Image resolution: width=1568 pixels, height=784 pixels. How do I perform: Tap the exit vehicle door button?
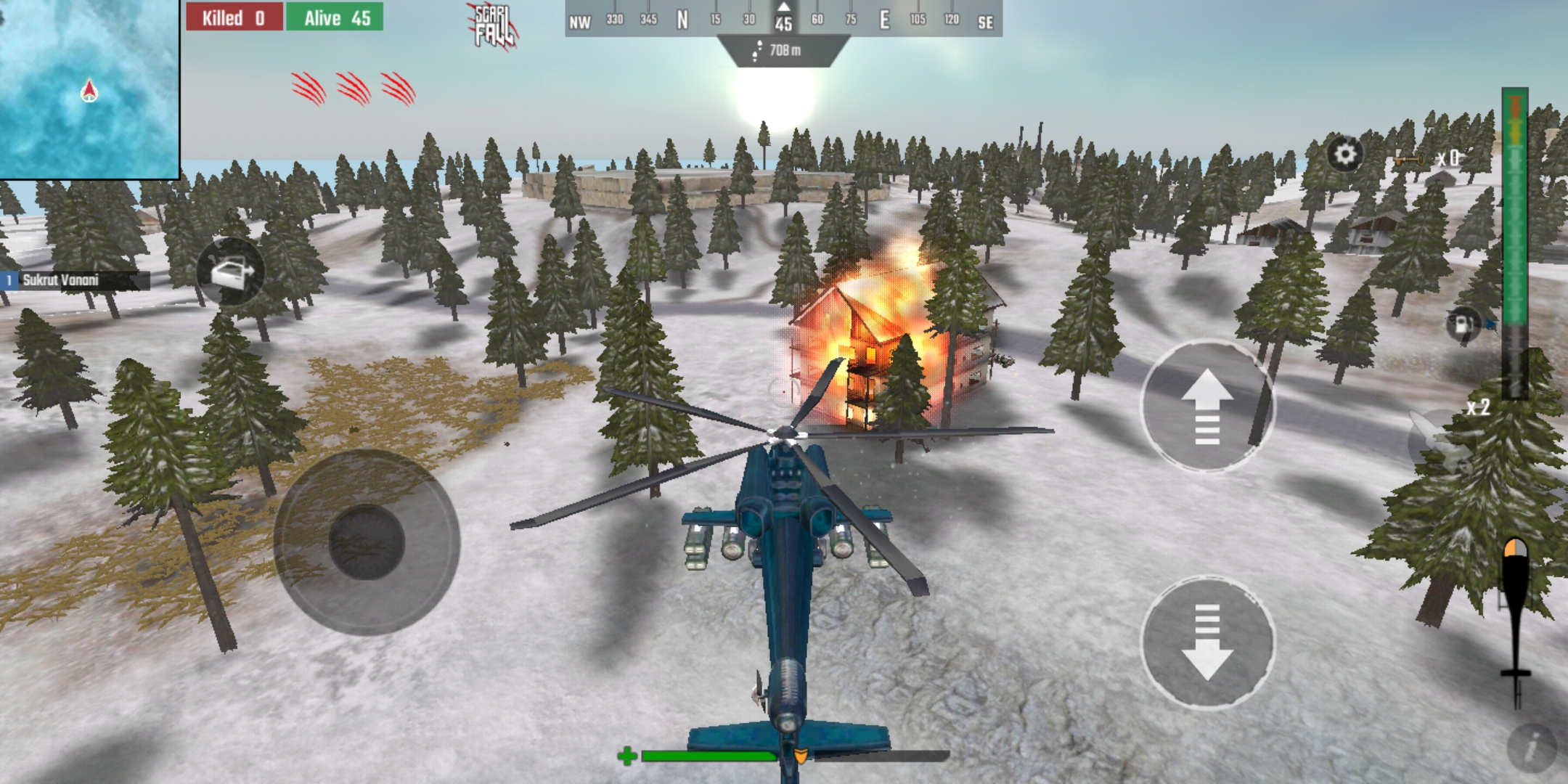pos(230,273)
